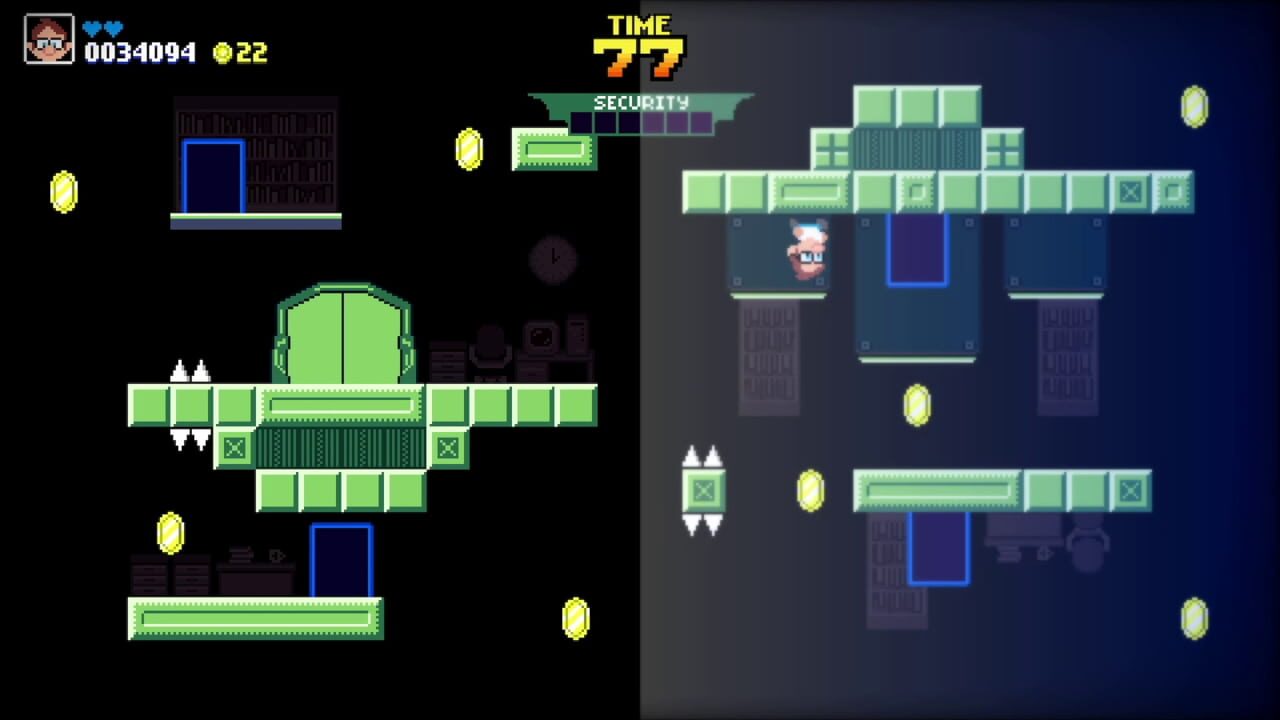The image size is (1280, 720).
Task: Select the clock on the wall
Action: [553, 257]
